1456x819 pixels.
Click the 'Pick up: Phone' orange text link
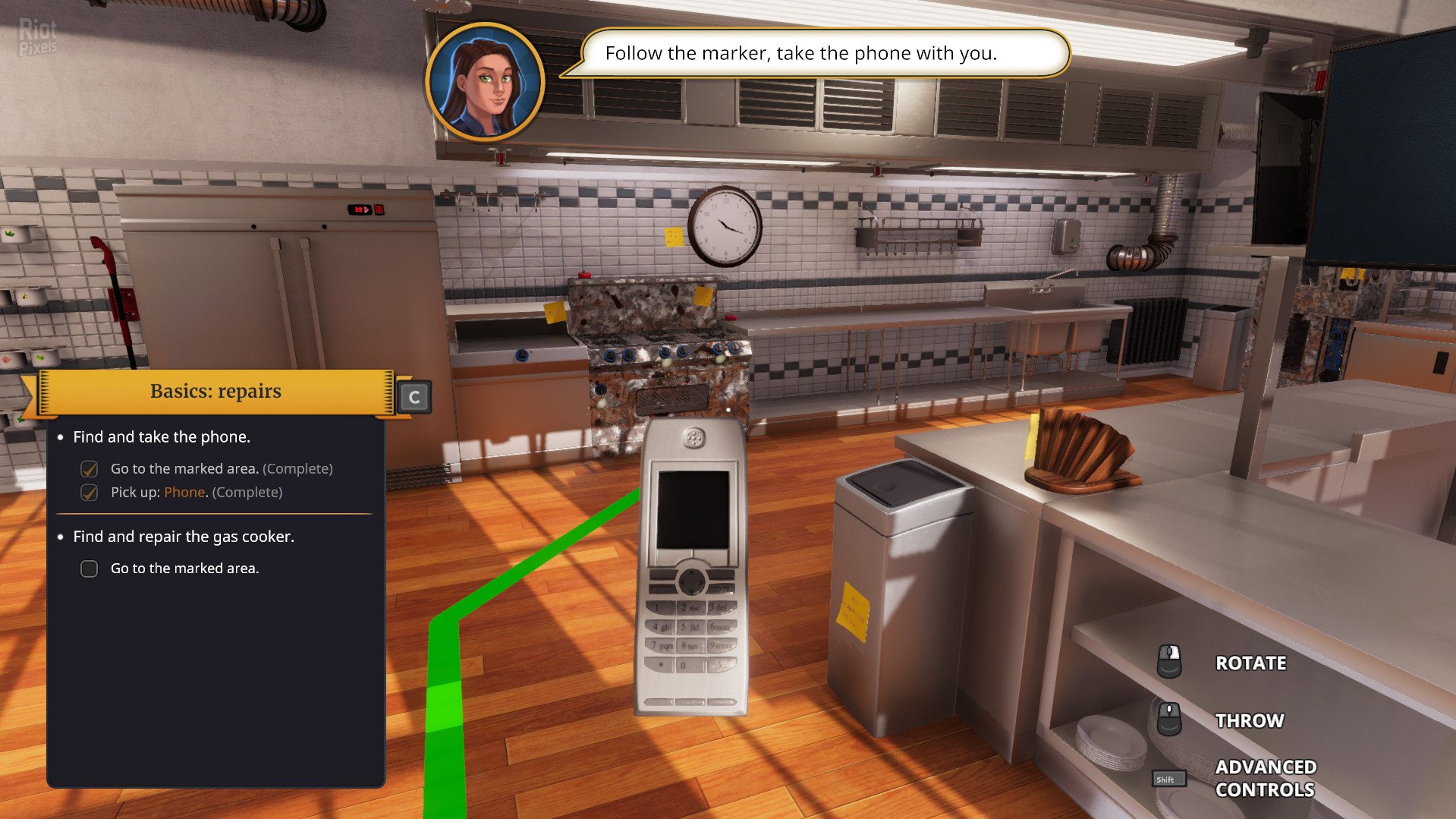click(183, 492)
